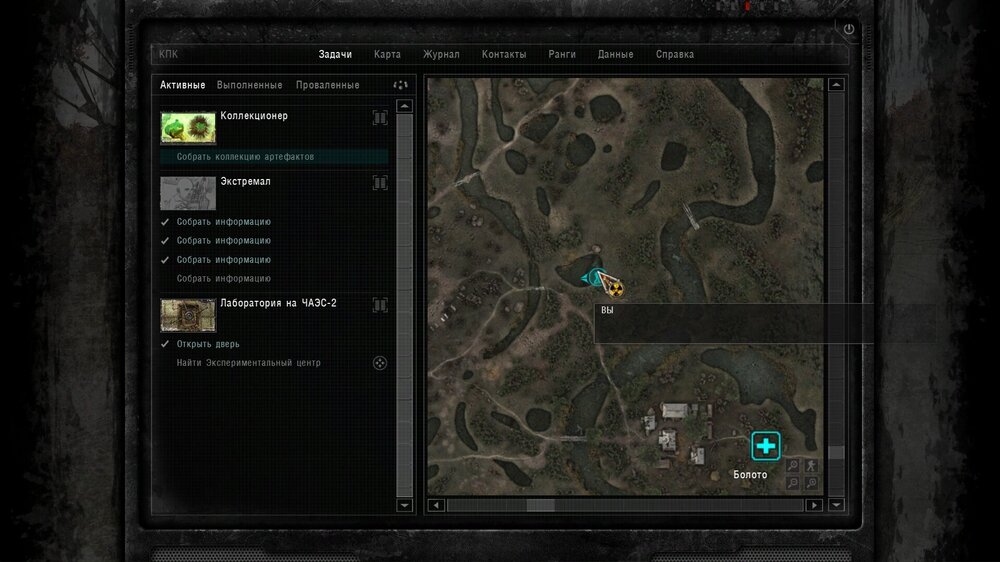Select the Коллекционер task
1000x562 pixels.
[254, 116]
